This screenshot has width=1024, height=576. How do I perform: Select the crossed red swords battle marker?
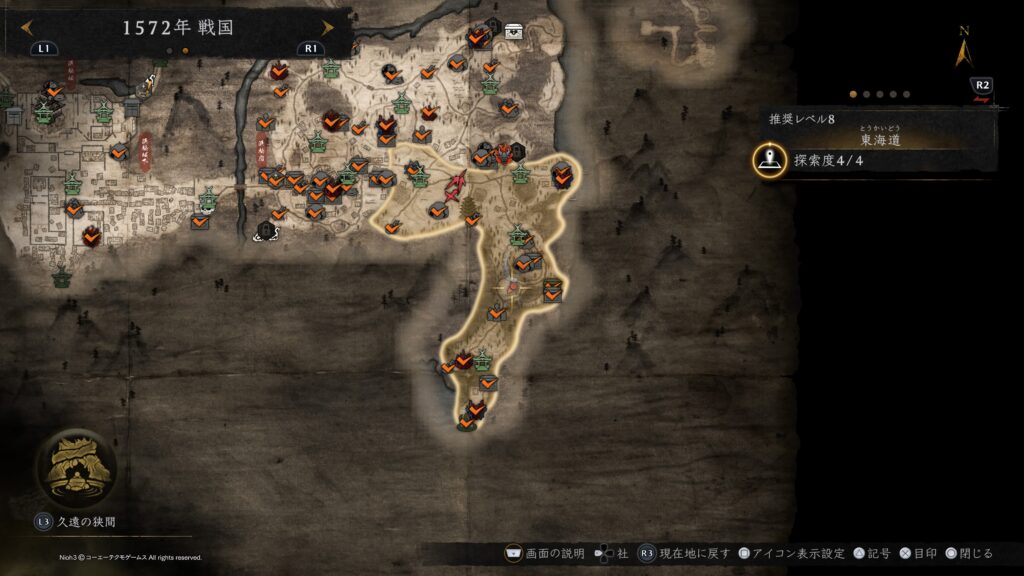458,185
